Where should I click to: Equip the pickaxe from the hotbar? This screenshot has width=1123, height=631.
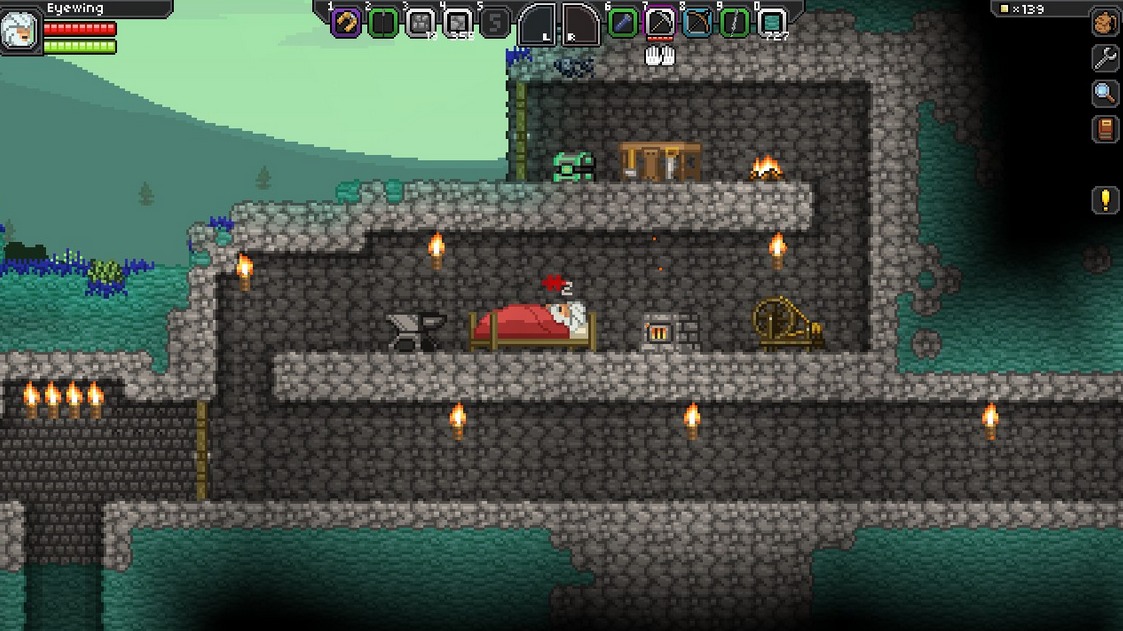click(x=660, y=22)
